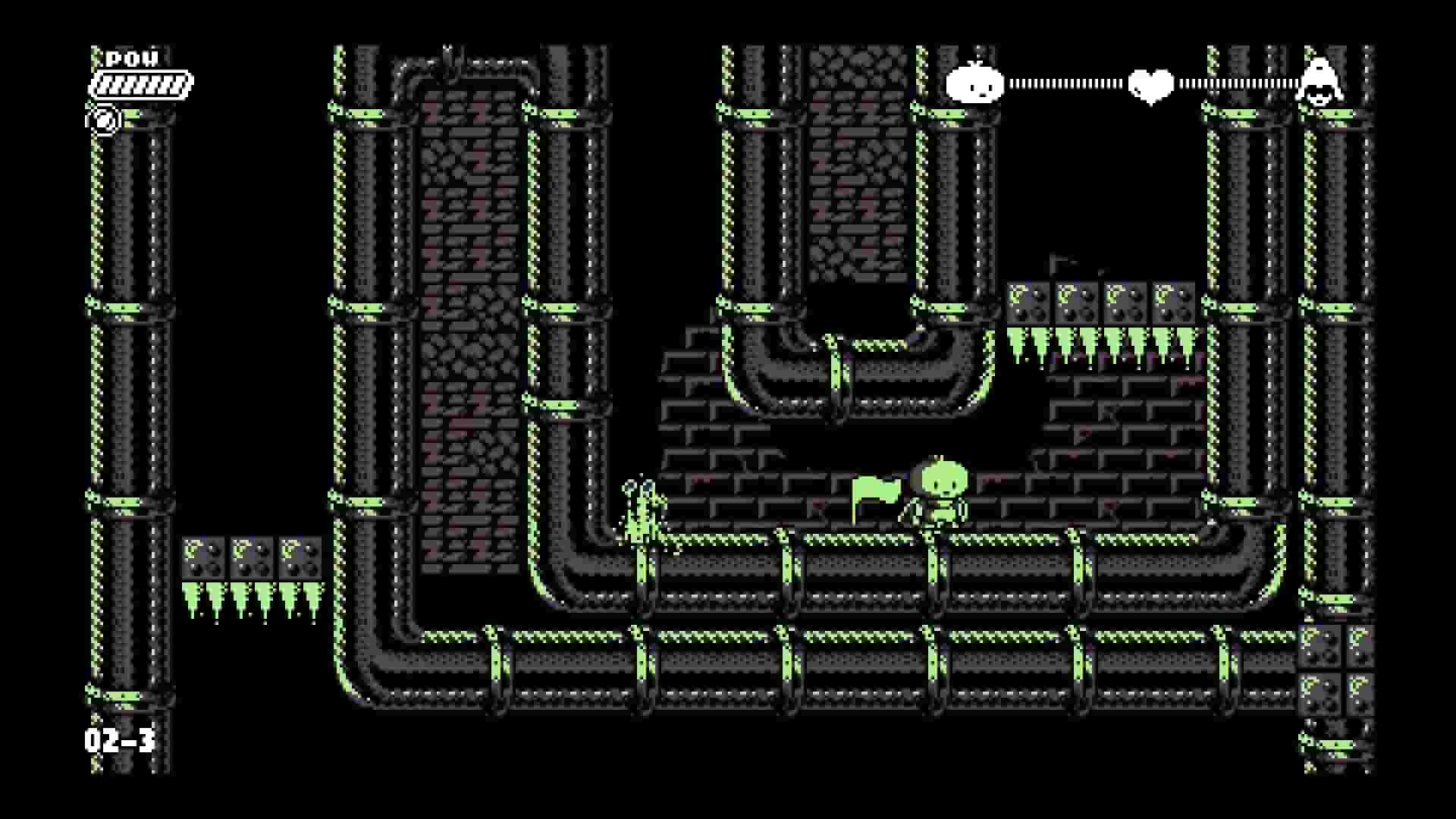Screen dimensions: 1456x819
Task: Click the hooded character portrait at top right
Action: point(1321,82)
